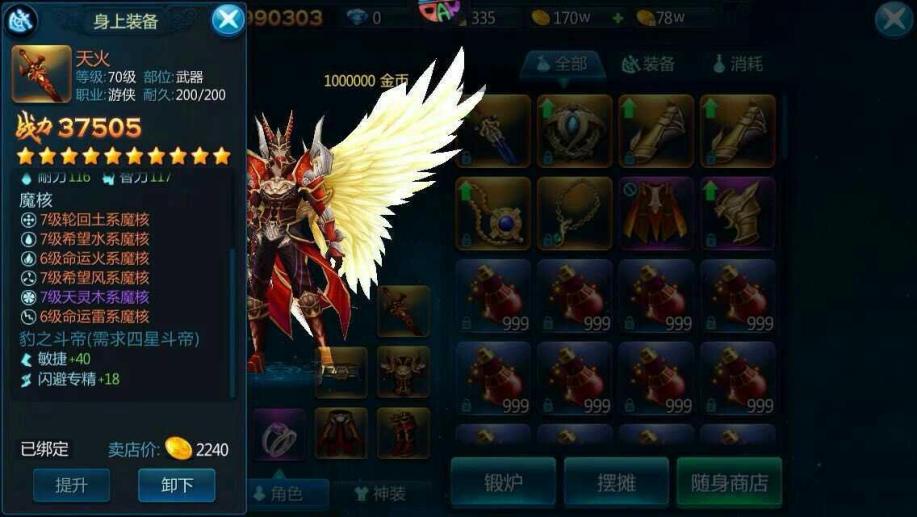The height and width of the screenshot is (517, 917).
Task: Tap the 提升 upgrade button
Action: point(71,486)
